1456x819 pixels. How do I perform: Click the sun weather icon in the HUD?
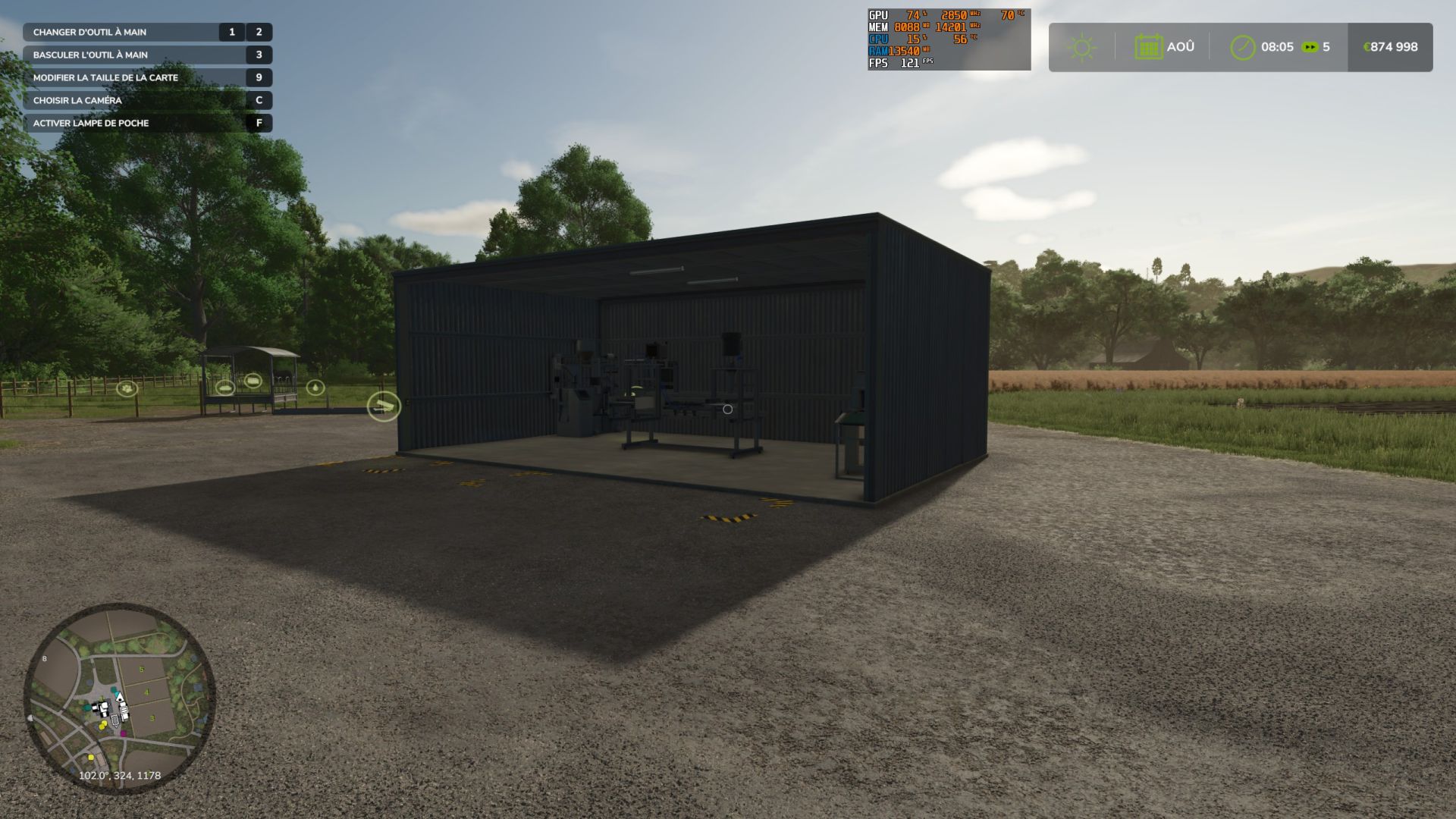[x=1081, y=46]
